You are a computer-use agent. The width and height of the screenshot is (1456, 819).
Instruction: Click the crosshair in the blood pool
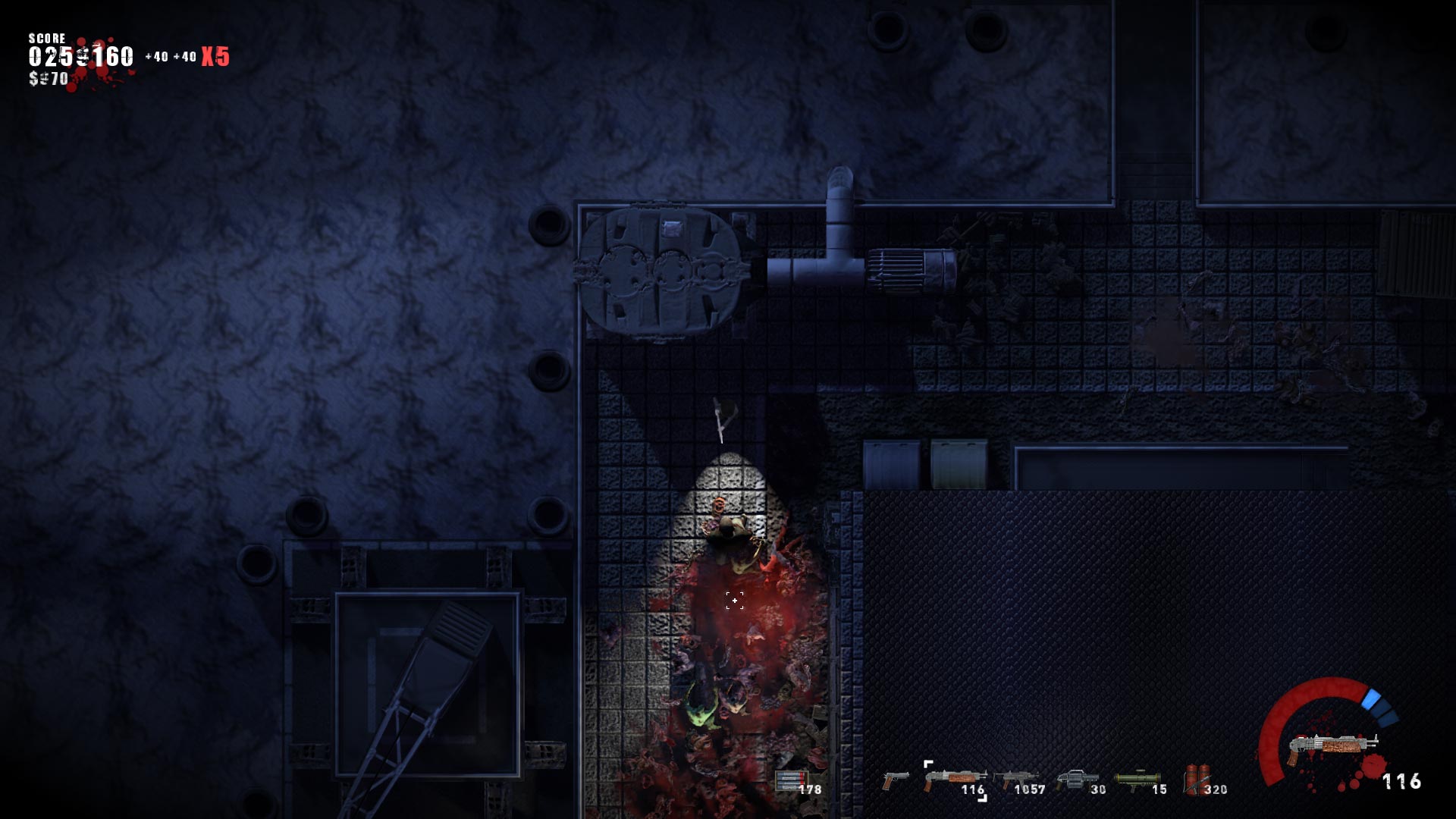click(x=734, y=601)
